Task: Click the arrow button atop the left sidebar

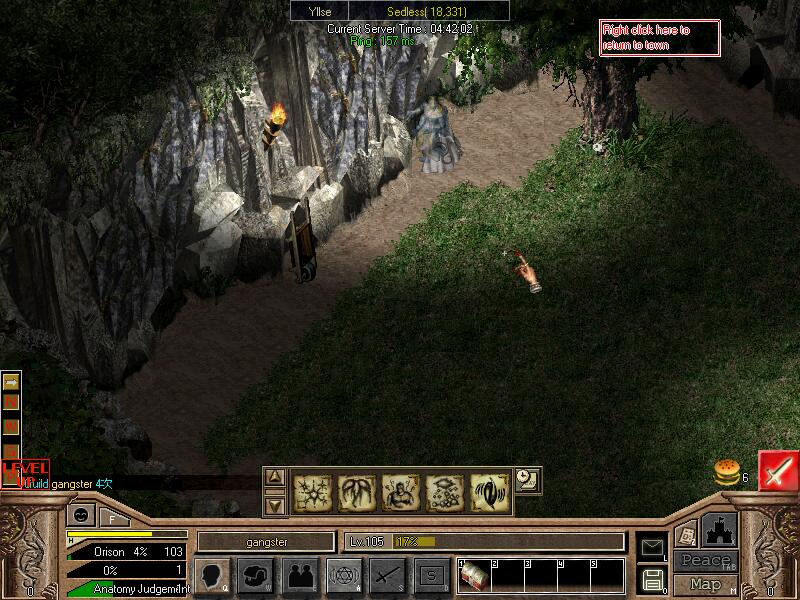Action: (x=11, y=382)
